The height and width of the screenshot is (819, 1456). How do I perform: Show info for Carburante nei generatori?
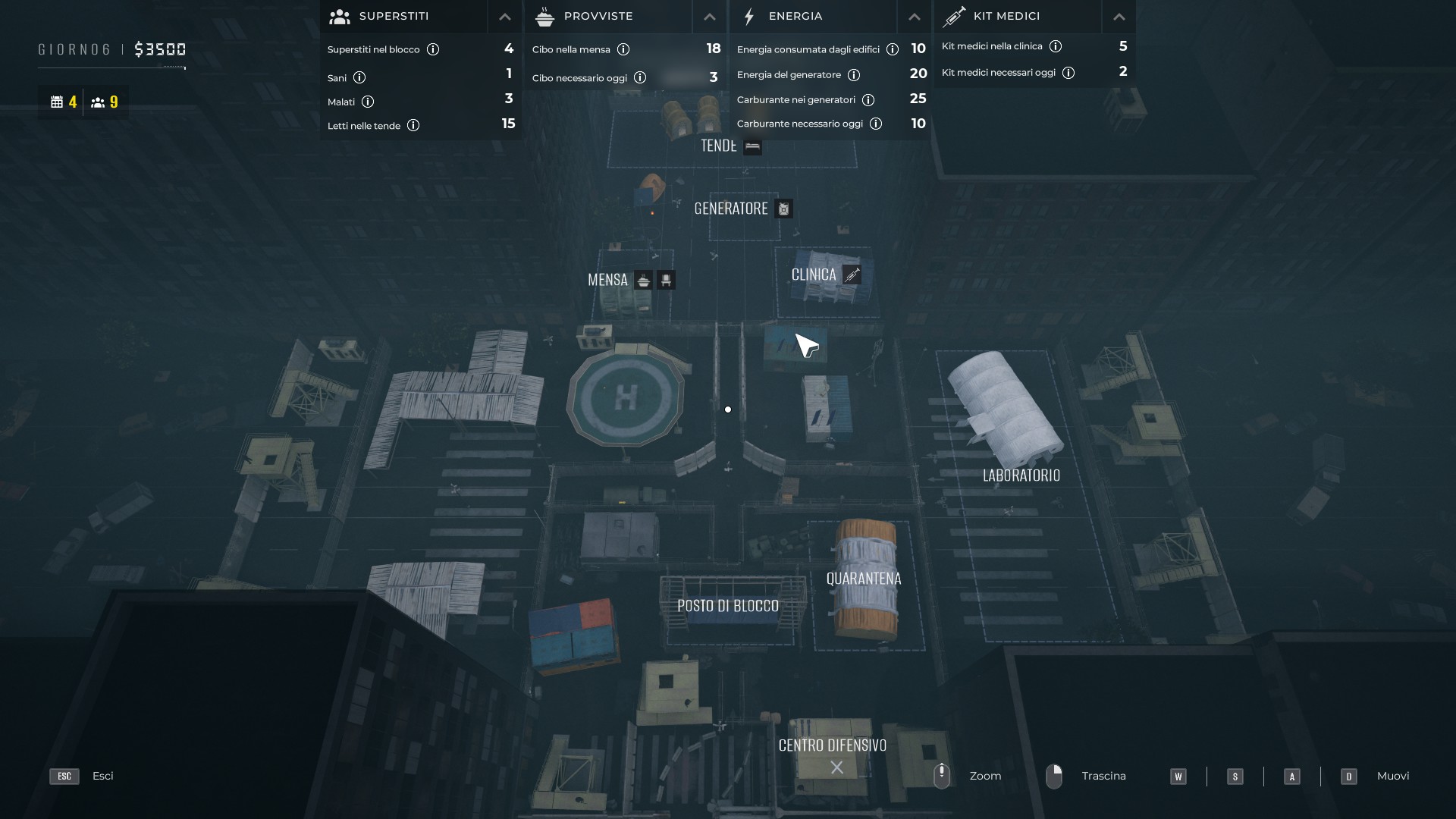tap(868, 100)
